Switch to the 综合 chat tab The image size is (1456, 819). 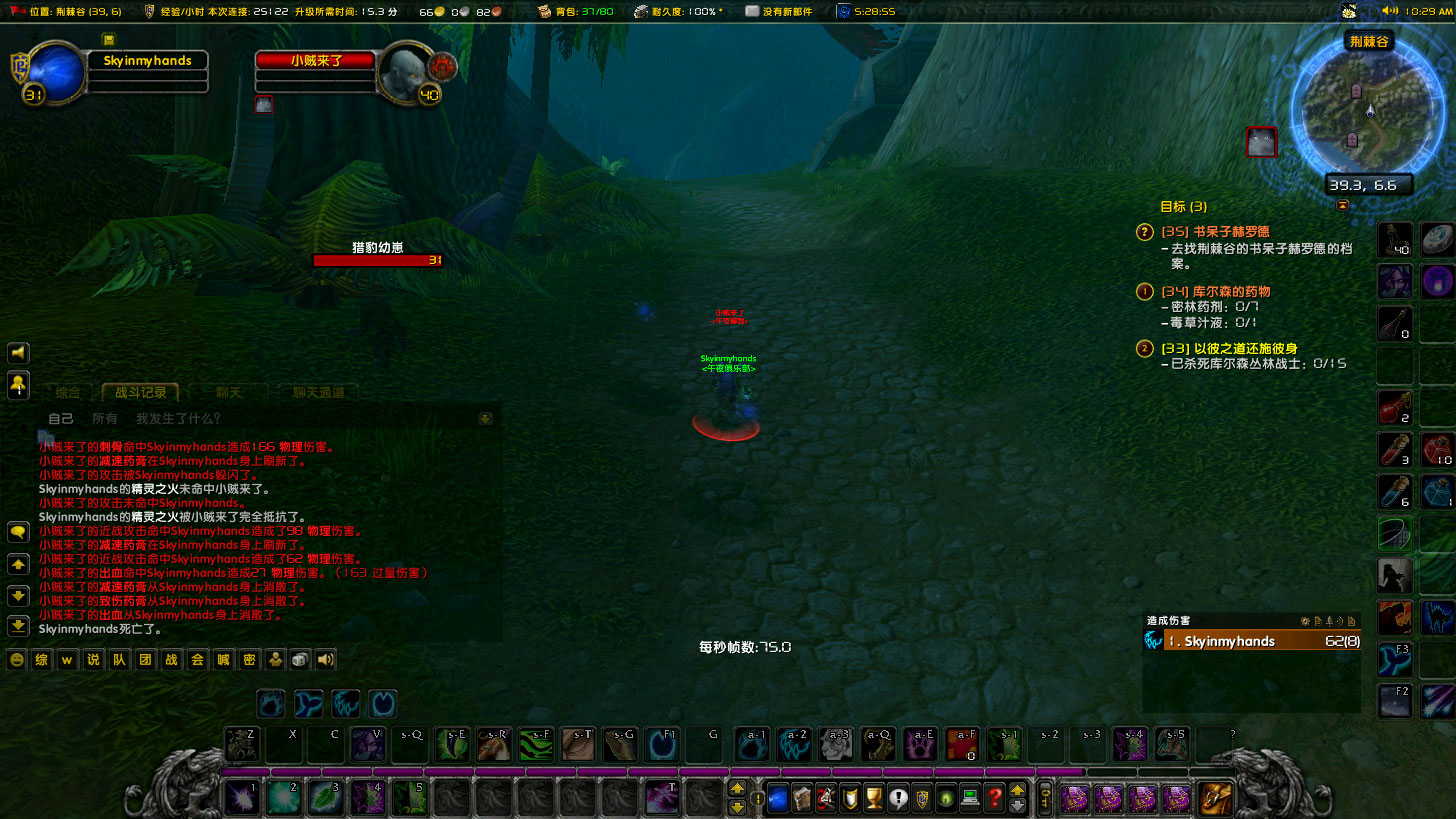point(67,393)
